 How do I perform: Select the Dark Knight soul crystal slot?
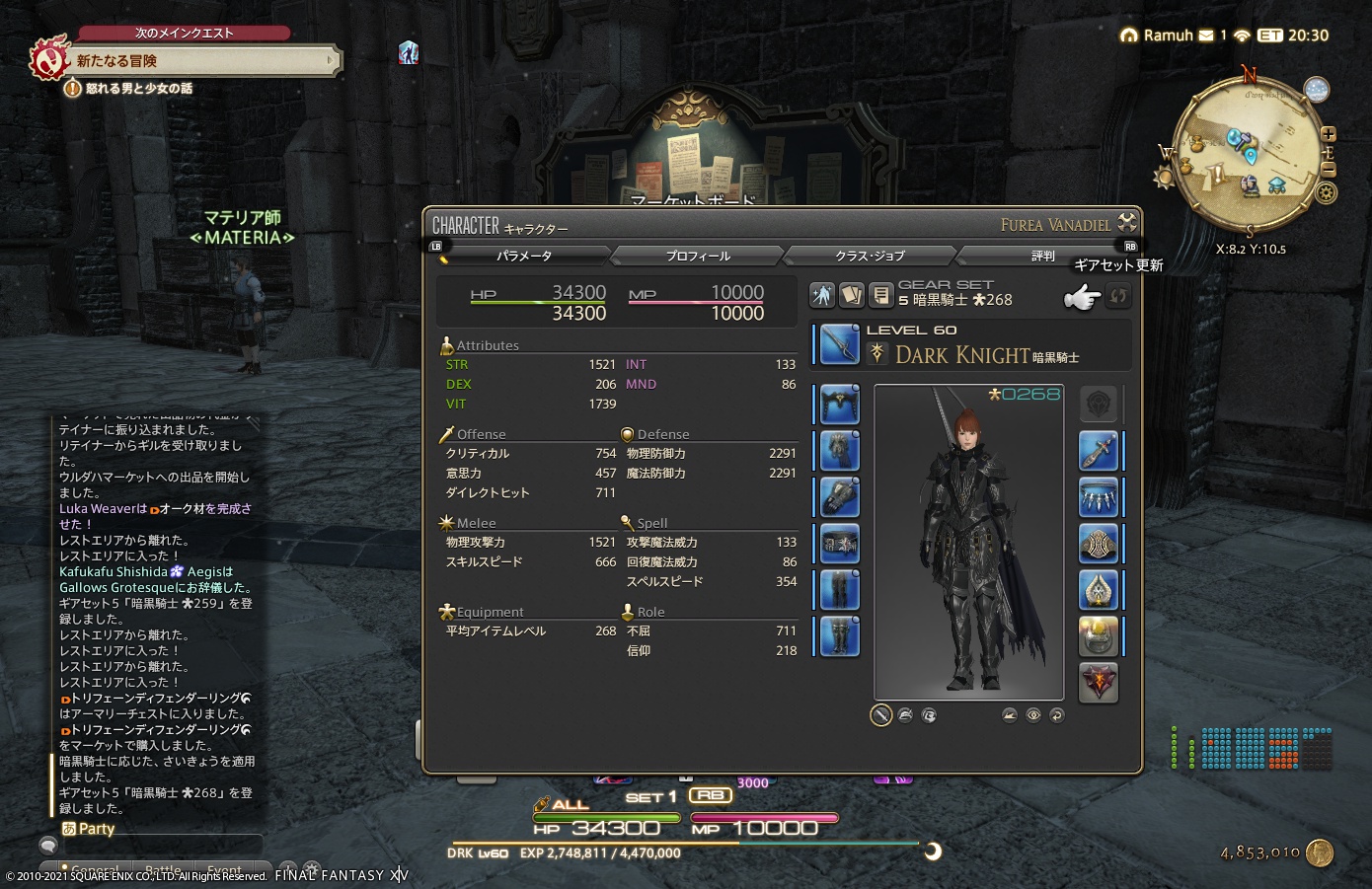click(1099, 683)
